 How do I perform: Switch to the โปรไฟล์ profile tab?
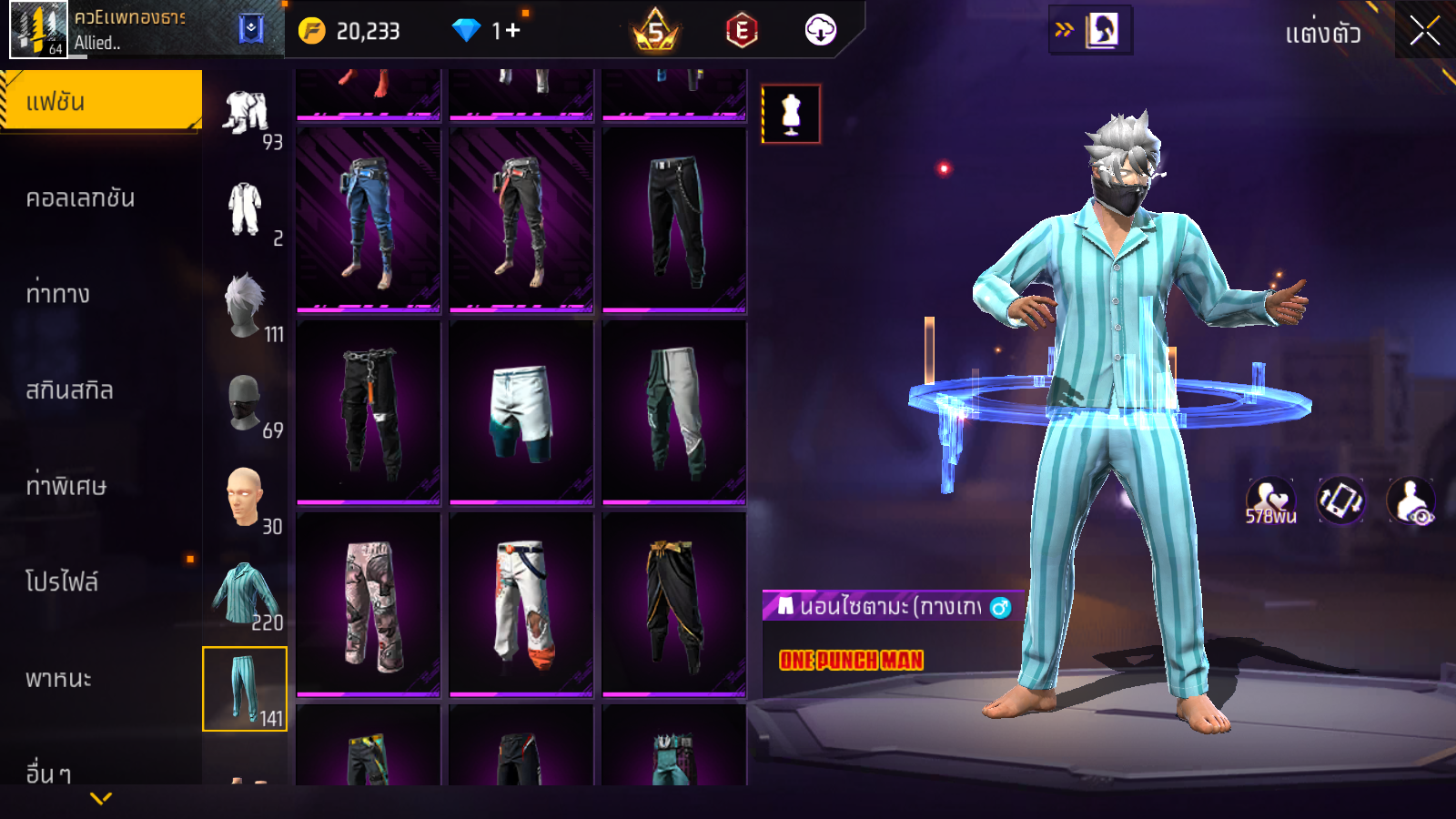63,581
